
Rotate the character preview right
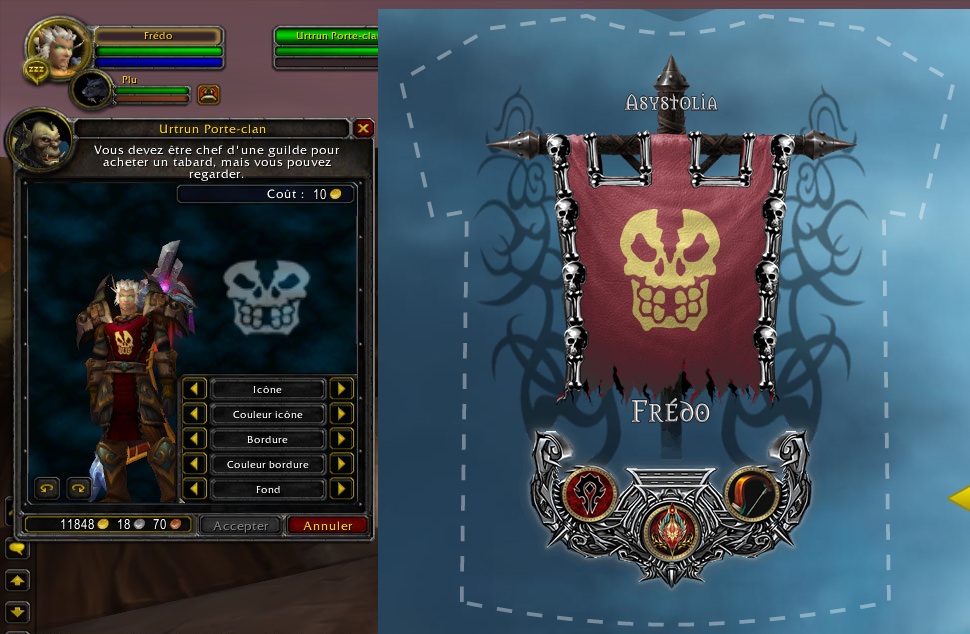tap(78, 488)
